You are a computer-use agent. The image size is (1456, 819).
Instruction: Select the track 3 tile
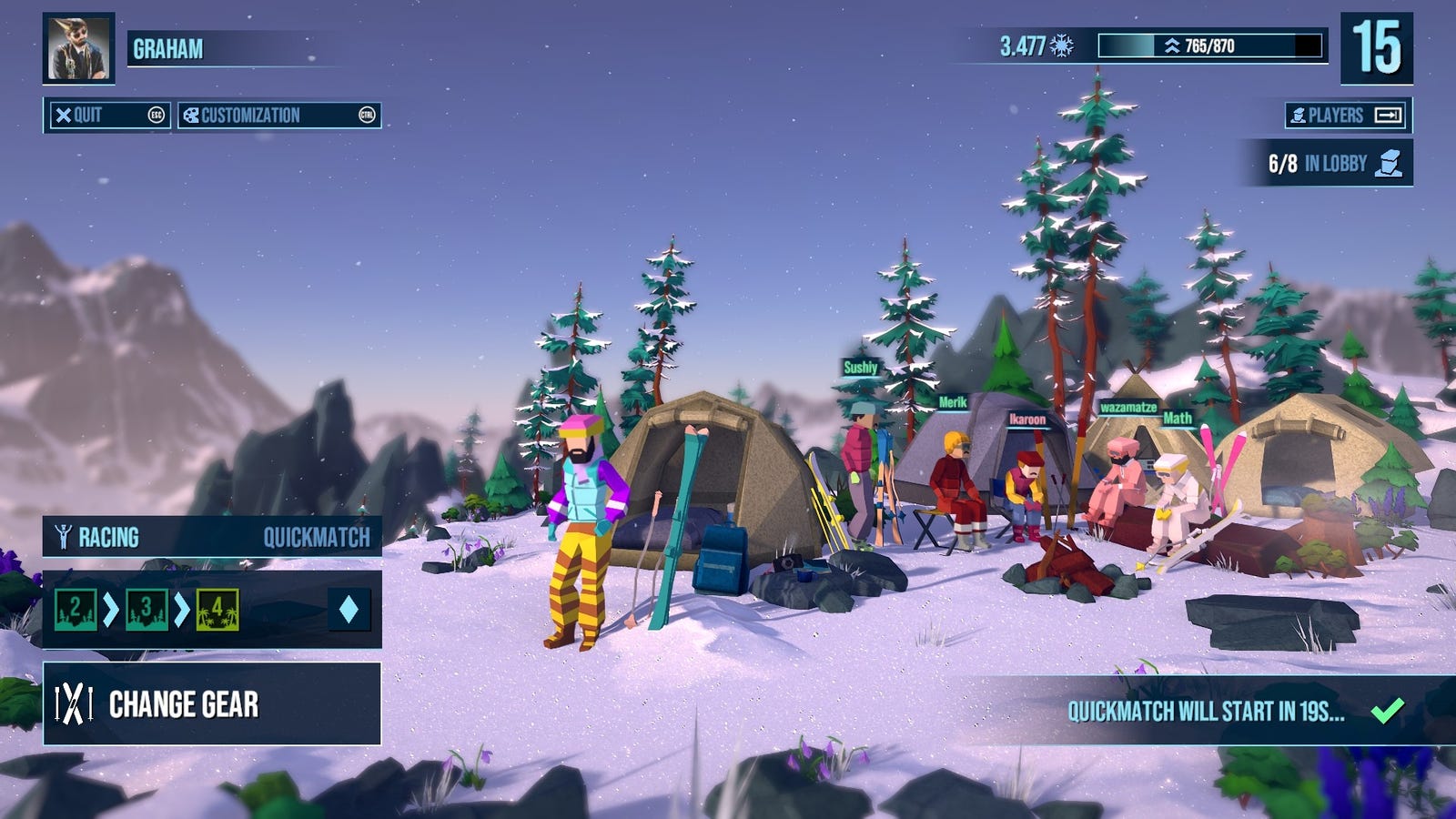[x=147, y=610]
